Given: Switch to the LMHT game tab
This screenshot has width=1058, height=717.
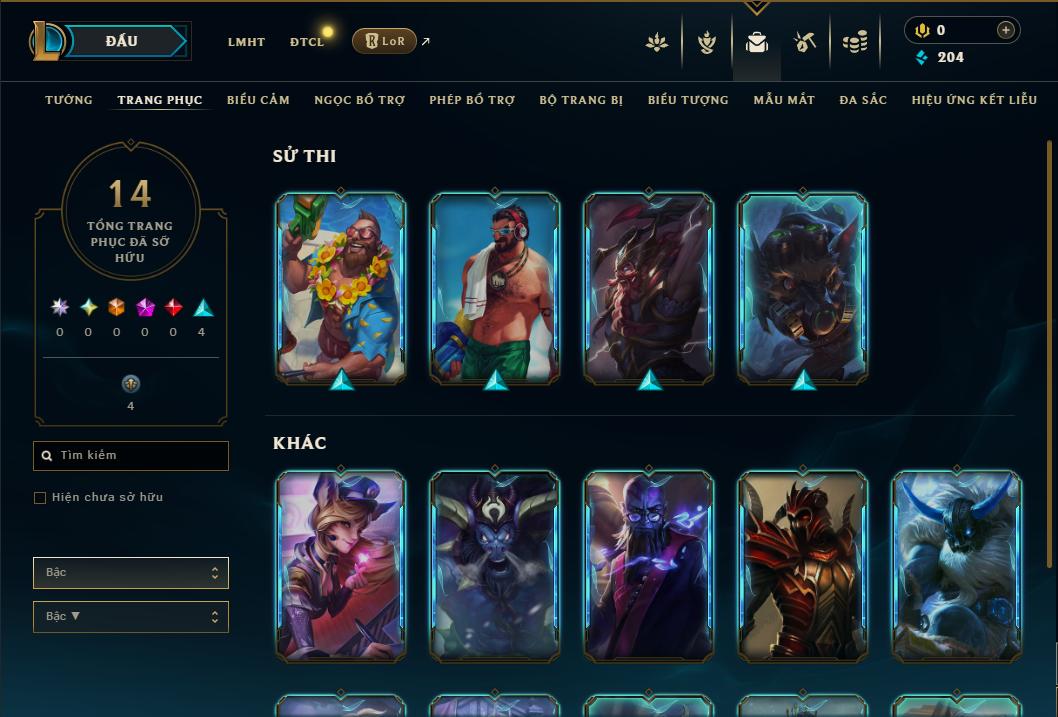Looking at the screenshot, I should point(246,42).
